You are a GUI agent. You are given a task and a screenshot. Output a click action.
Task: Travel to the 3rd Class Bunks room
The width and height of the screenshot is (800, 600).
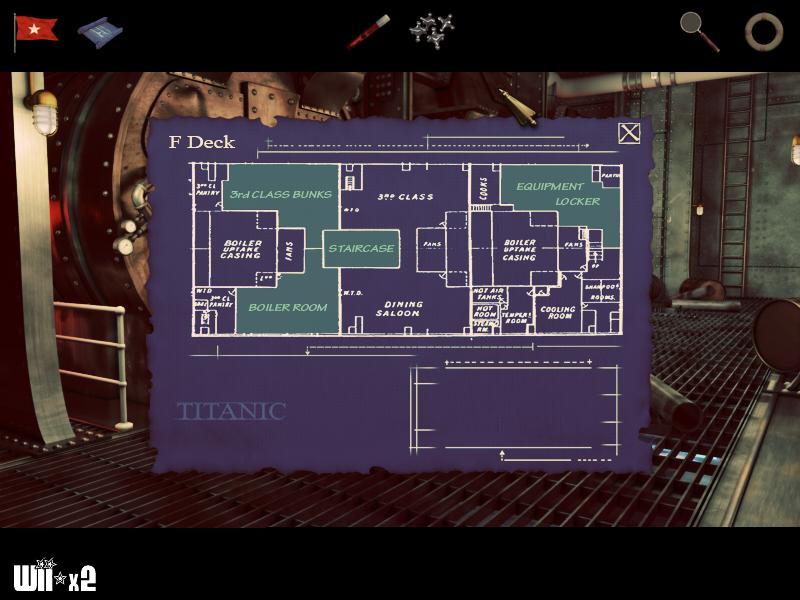pyautogui.click(x=280, y=193)
